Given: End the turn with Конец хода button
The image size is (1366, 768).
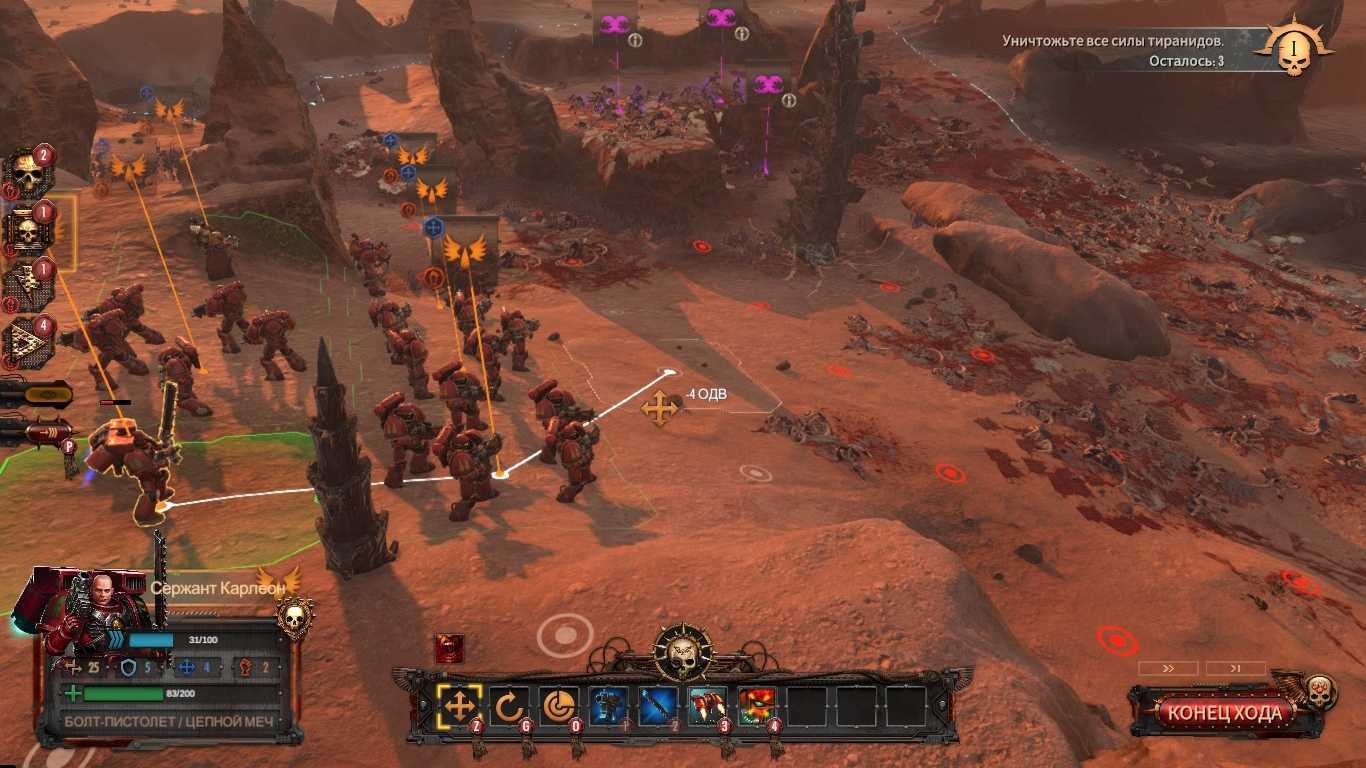Looking at the screenshot, I should point(1224,713).
